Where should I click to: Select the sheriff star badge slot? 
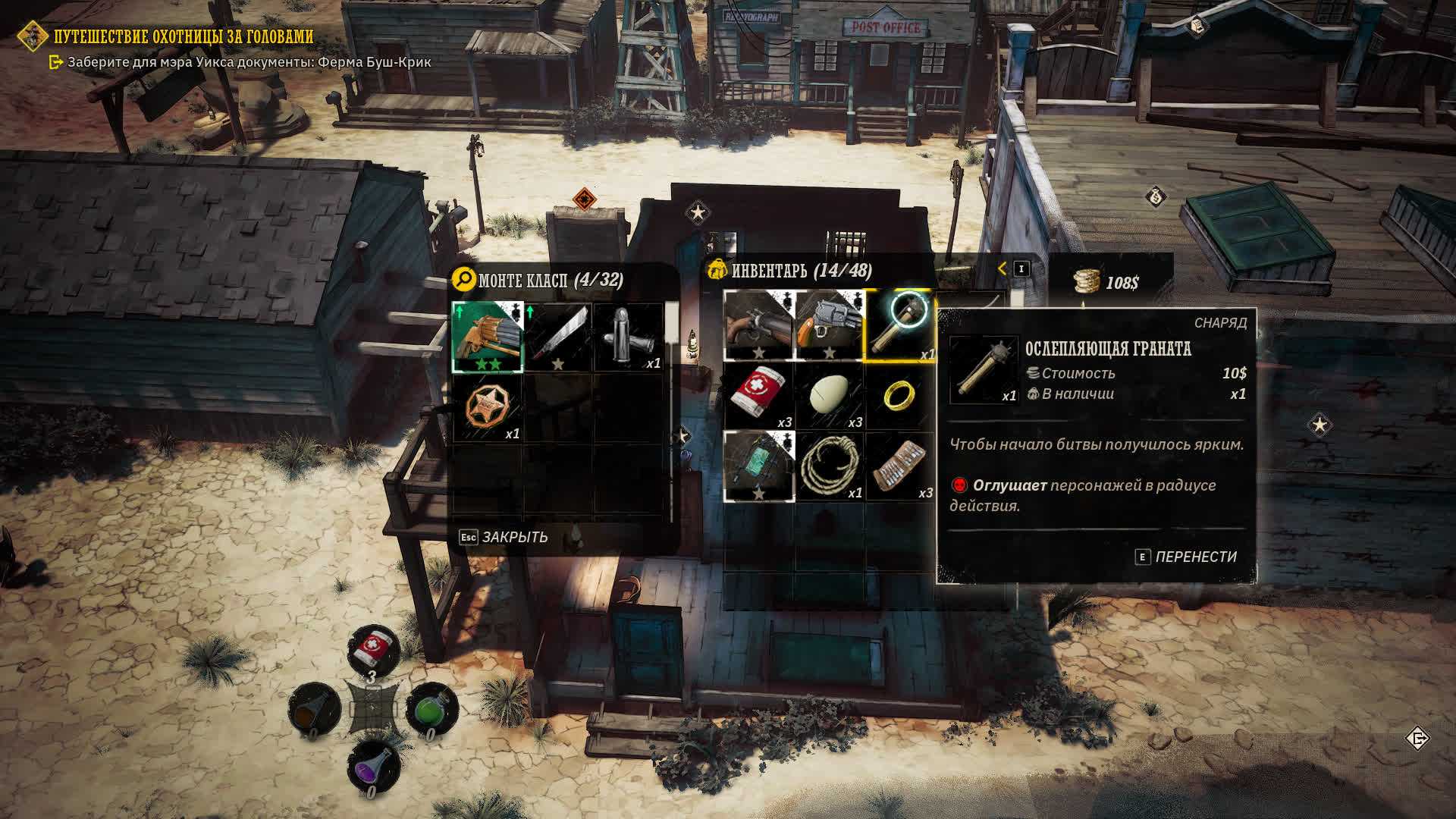[x=488, y=407]
